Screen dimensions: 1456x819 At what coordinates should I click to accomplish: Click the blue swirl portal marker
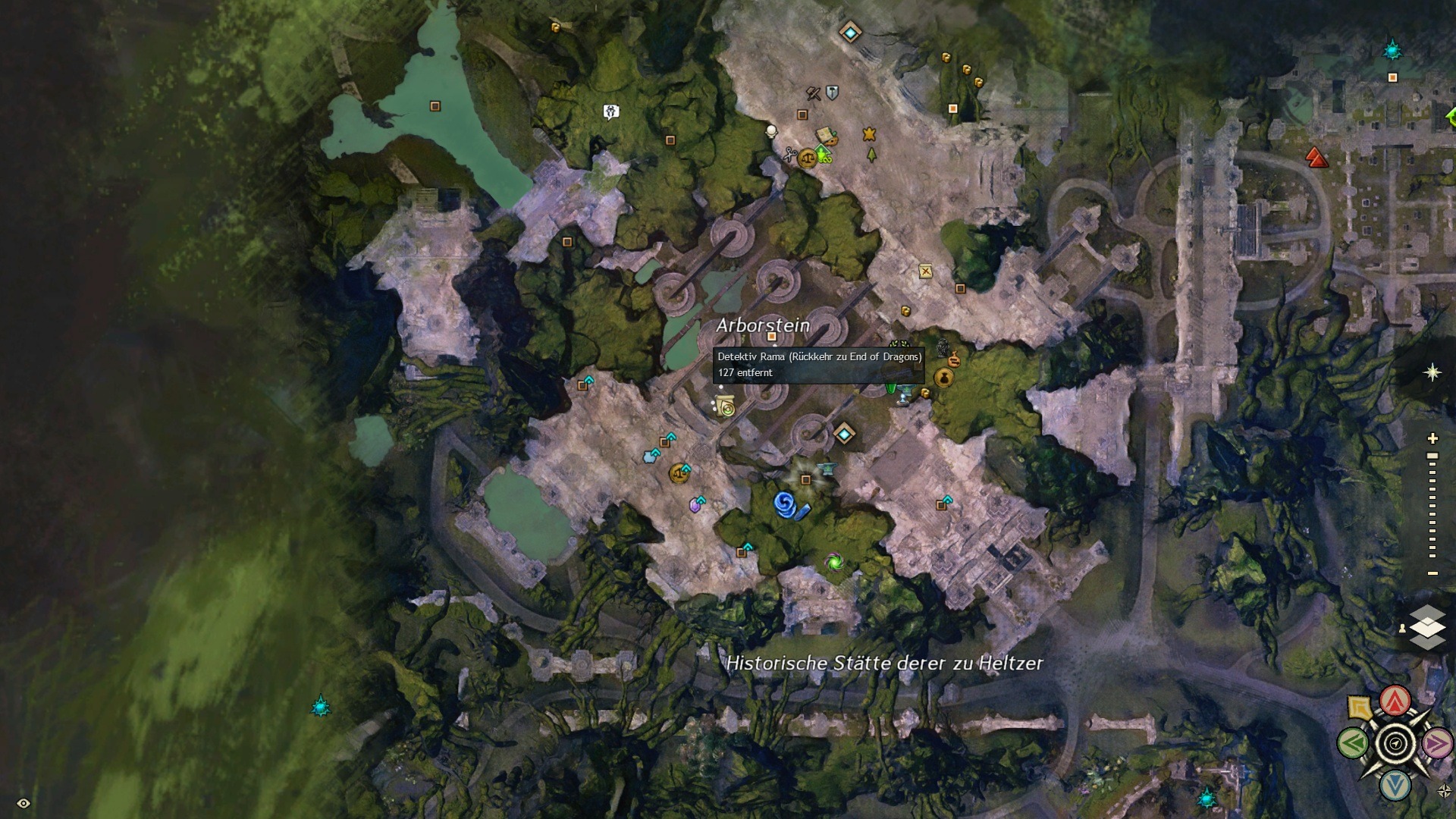pyautogui.click(x=785, y=504)
